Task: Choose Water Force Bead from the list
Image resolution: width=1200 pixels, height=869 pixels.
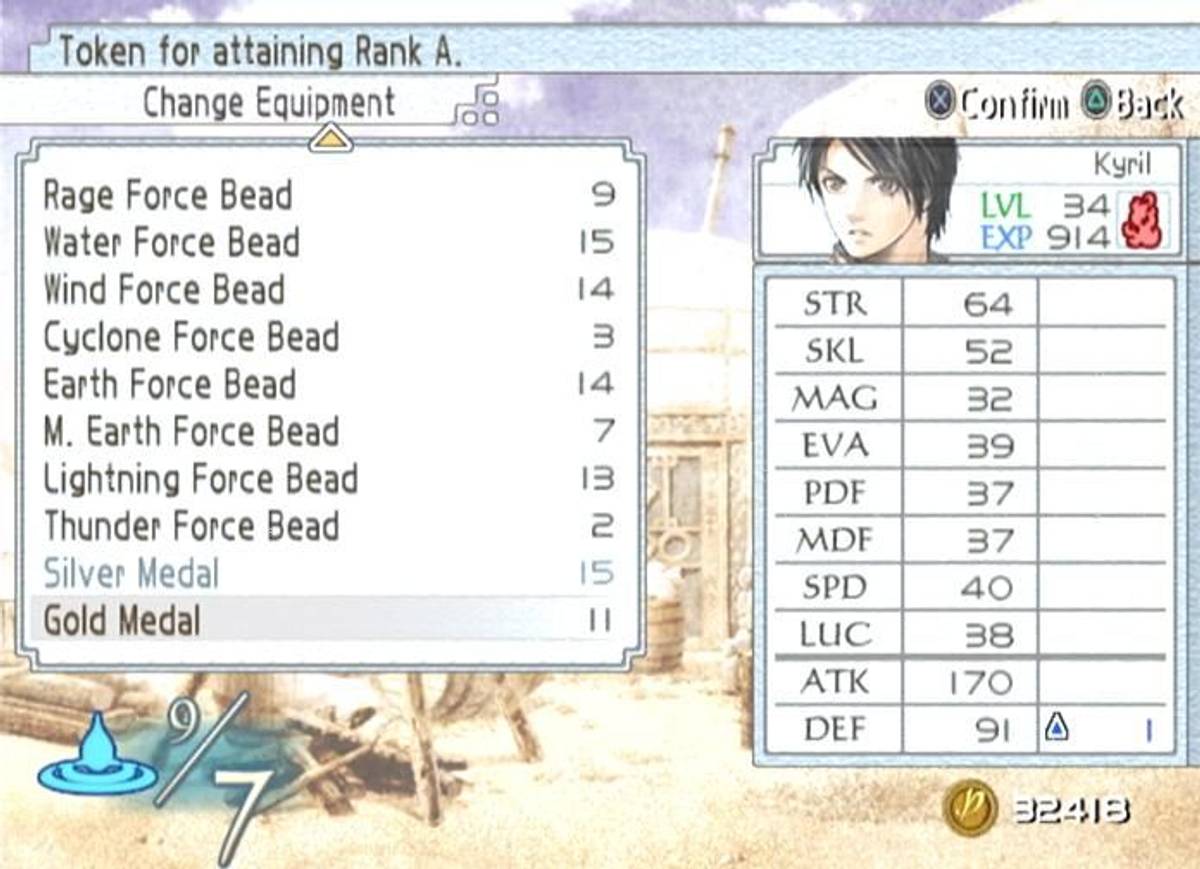Action: (171, 242)
